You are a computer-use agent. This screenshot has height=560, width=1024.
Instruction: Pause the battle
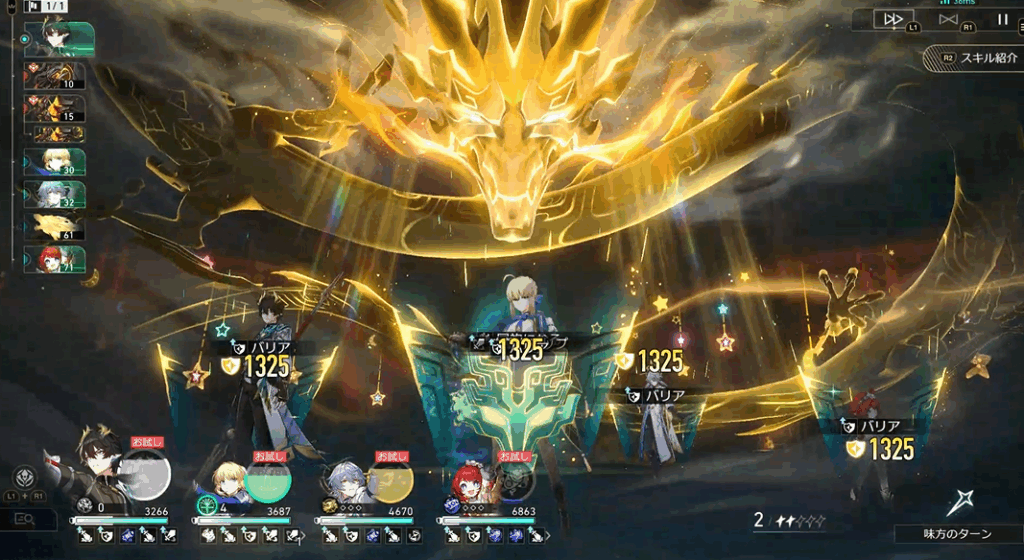(x=1002, y=19)
